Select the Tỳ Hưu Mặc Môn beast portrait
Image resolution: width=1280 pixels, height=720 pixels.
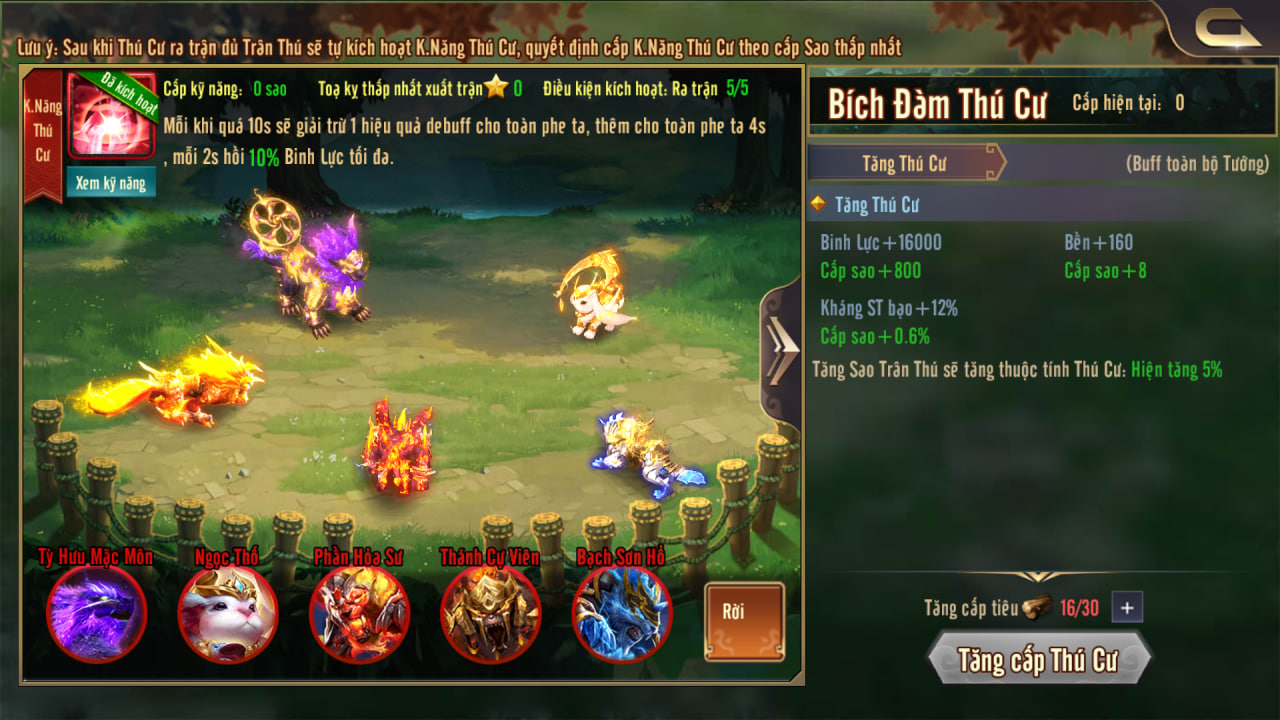pyautogui.click(x=97, y=613)
